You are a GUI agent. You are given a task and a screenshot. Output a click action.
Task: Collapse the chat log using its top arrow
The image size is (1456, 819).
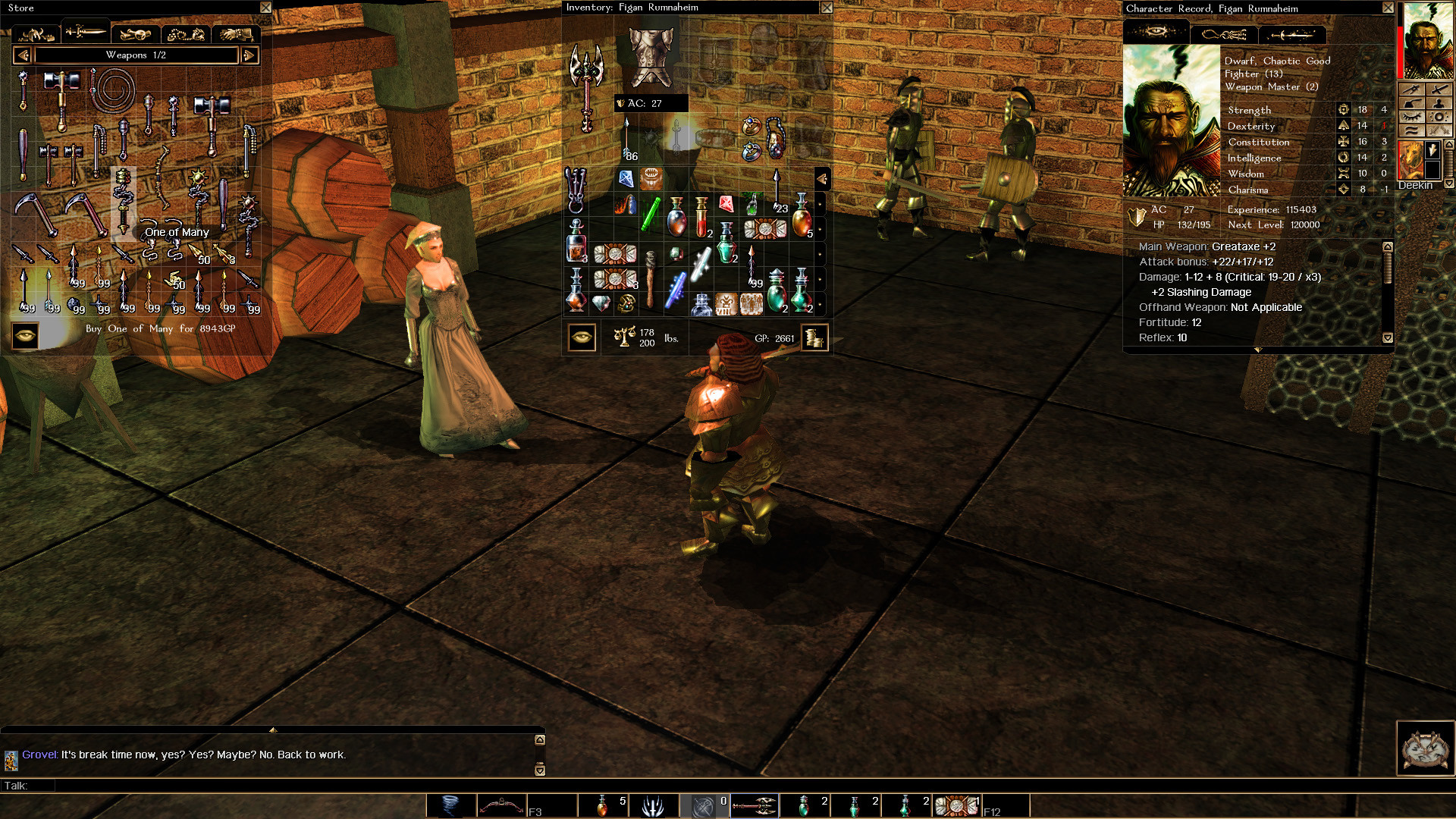[x=273, y=730]
